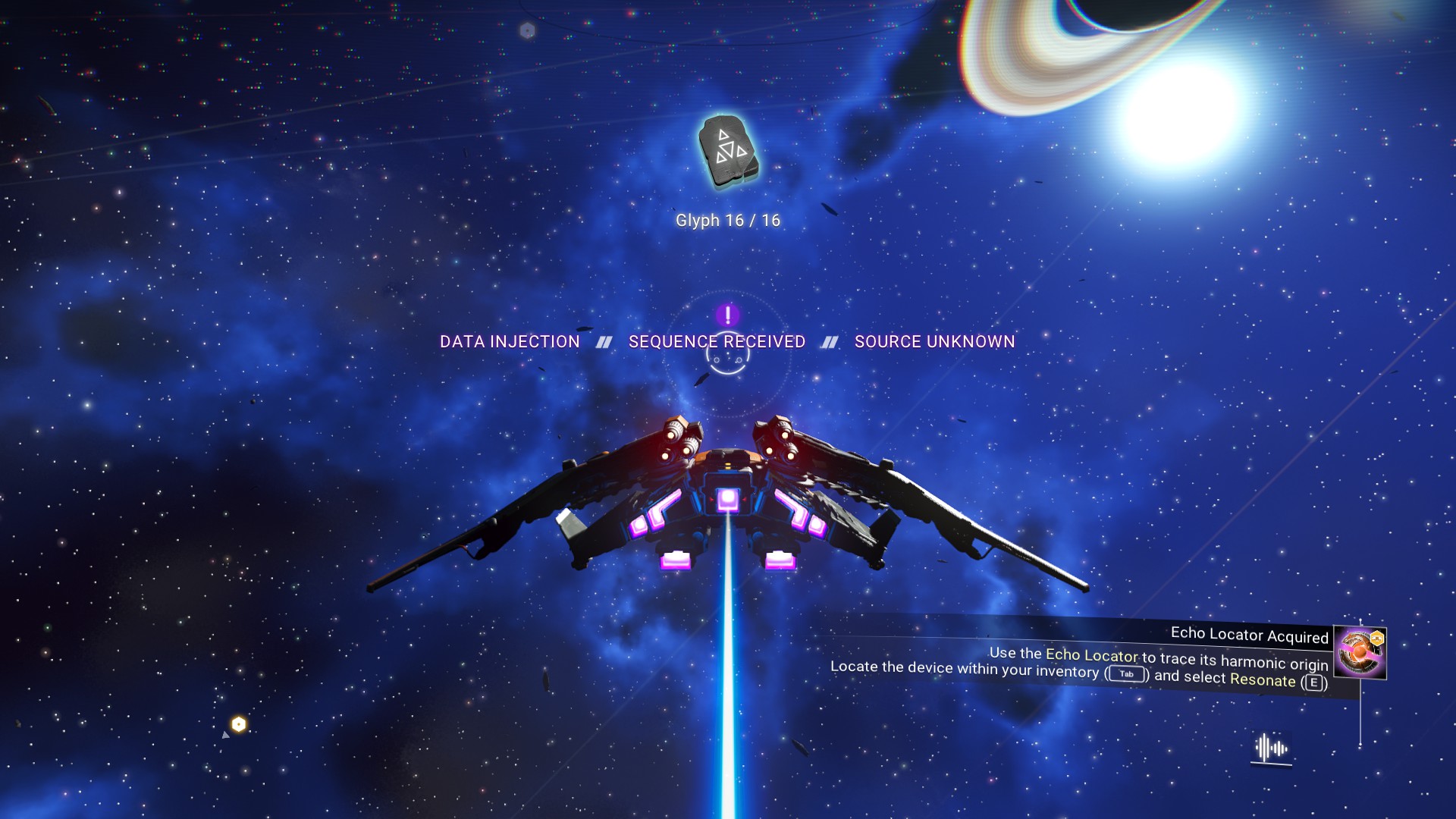
Task: Click the DATA INJECTION label
Action: (x=510, y=341)
